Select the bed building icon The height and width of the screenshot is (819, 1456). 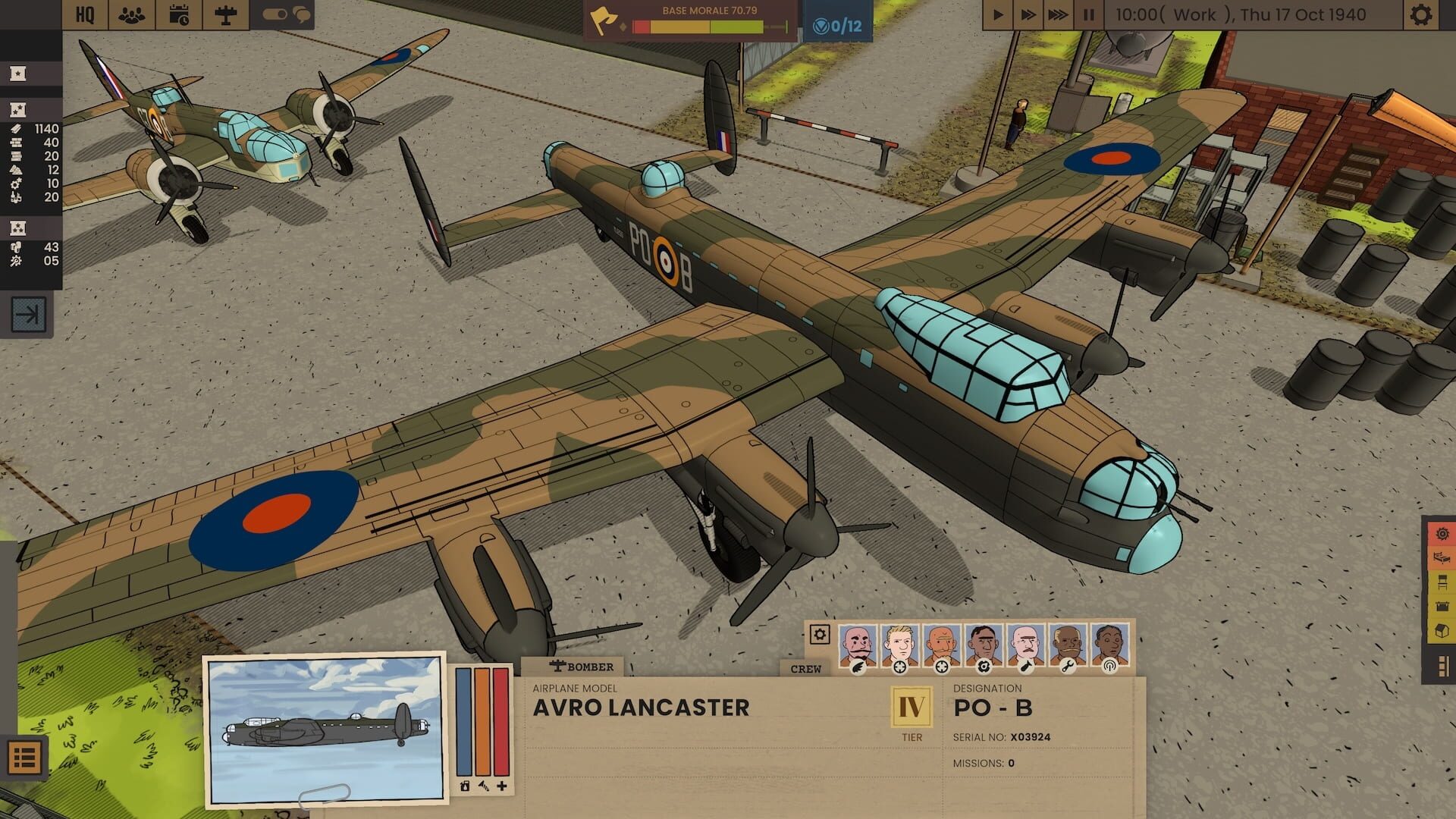pos(1441,558)
